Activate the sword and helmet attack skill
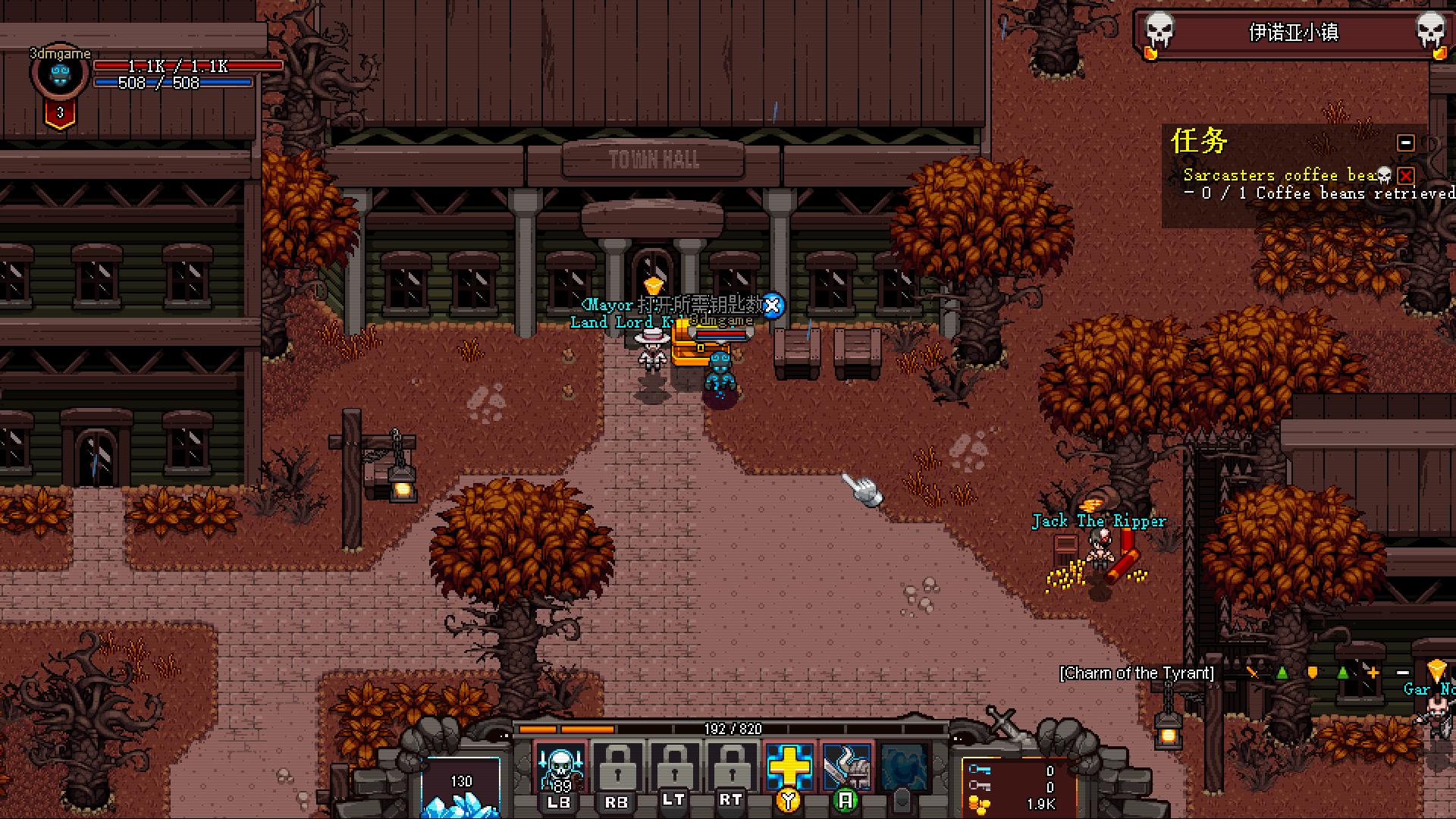Viewport: 1456px width, 819px height. 845,767
